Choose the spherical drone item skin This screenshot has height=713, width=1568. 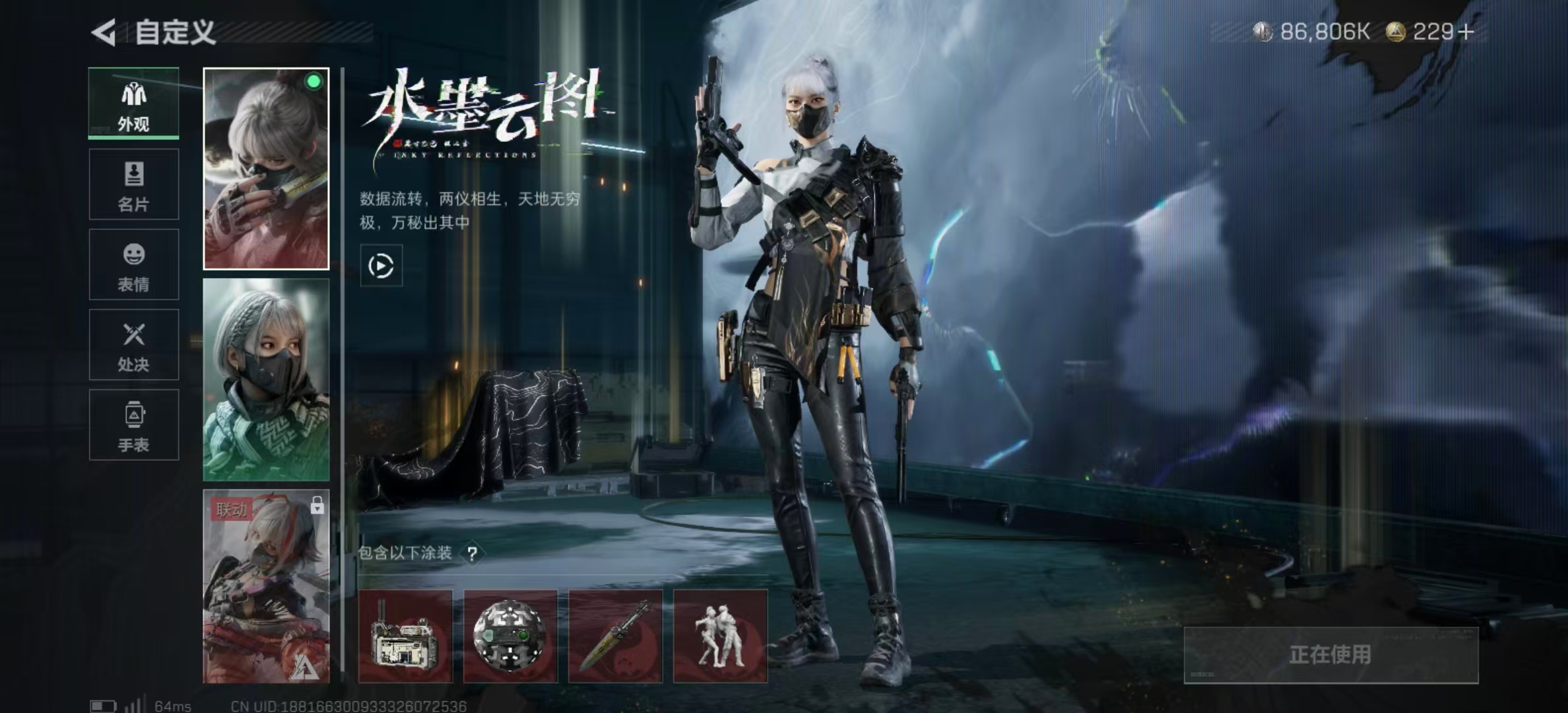(510, 636)
